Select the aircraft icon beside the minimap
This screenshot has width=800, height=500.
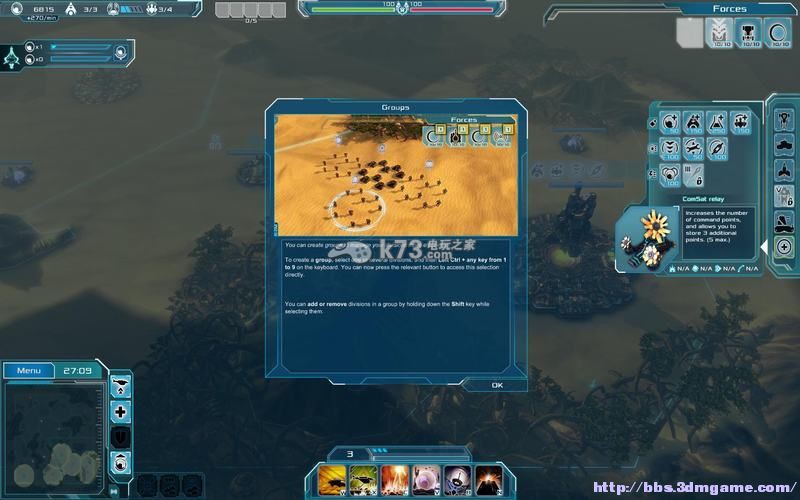pyautogui.click(x=121, y=386)
